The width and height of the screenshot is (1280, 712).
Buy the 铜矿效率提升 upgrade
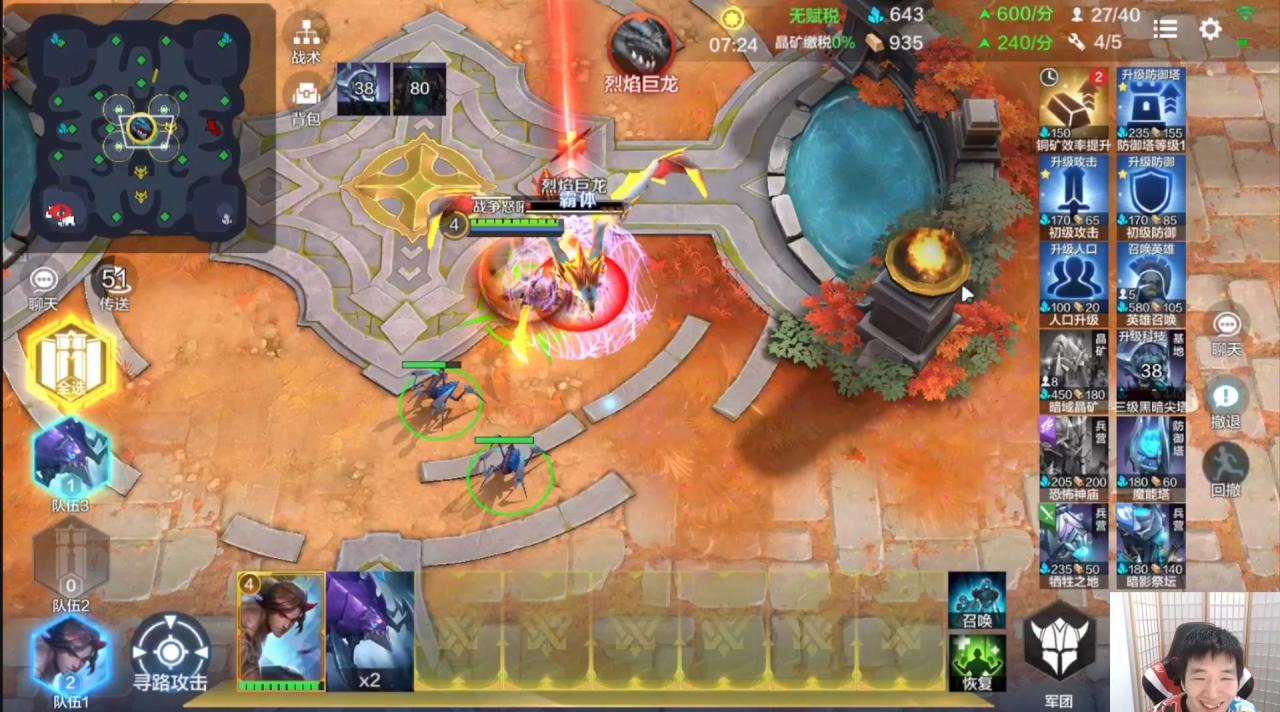click(1074, 104)
